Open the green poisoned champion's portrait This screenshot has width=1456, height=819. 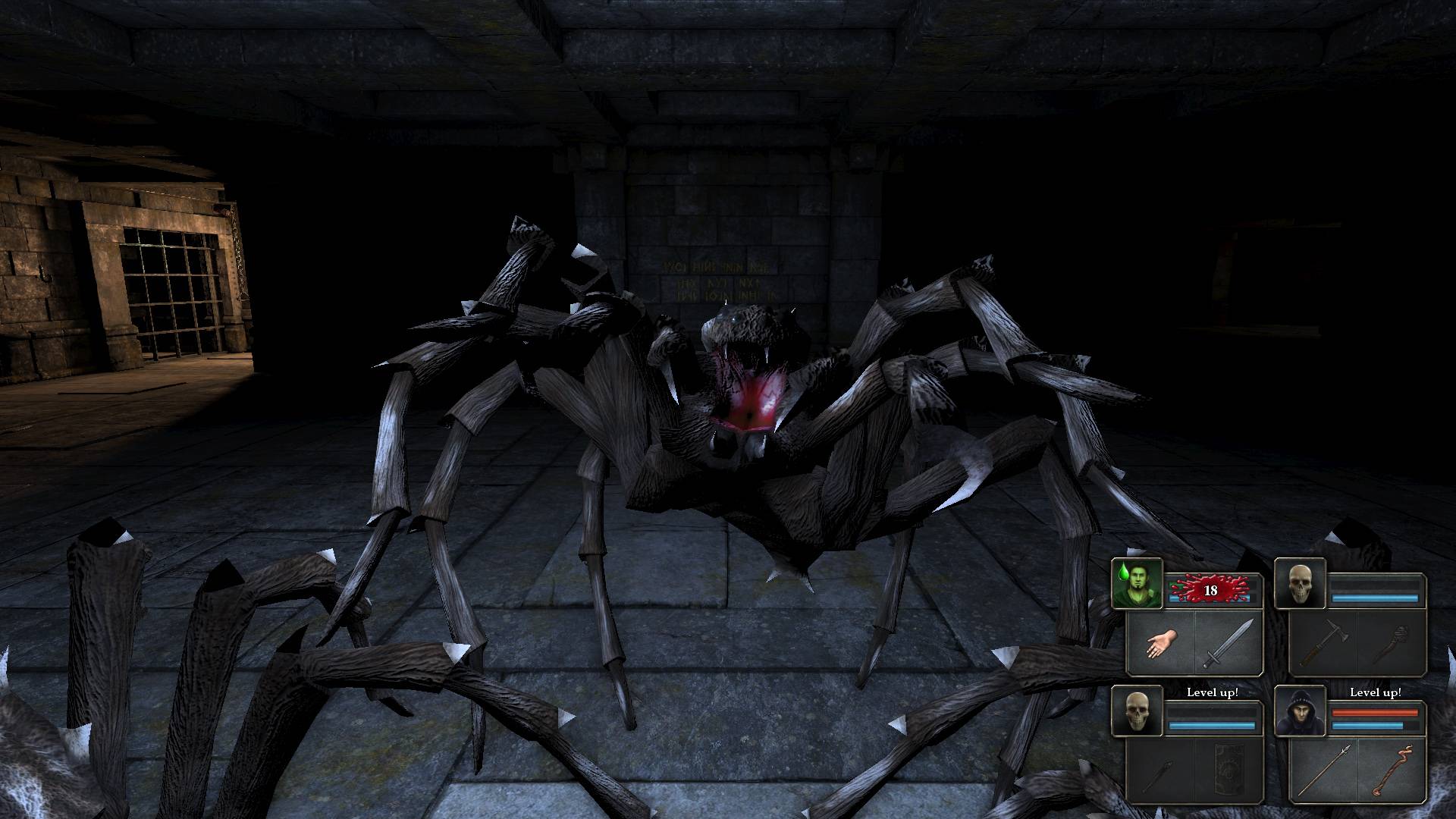click(x=1137, y=583)
